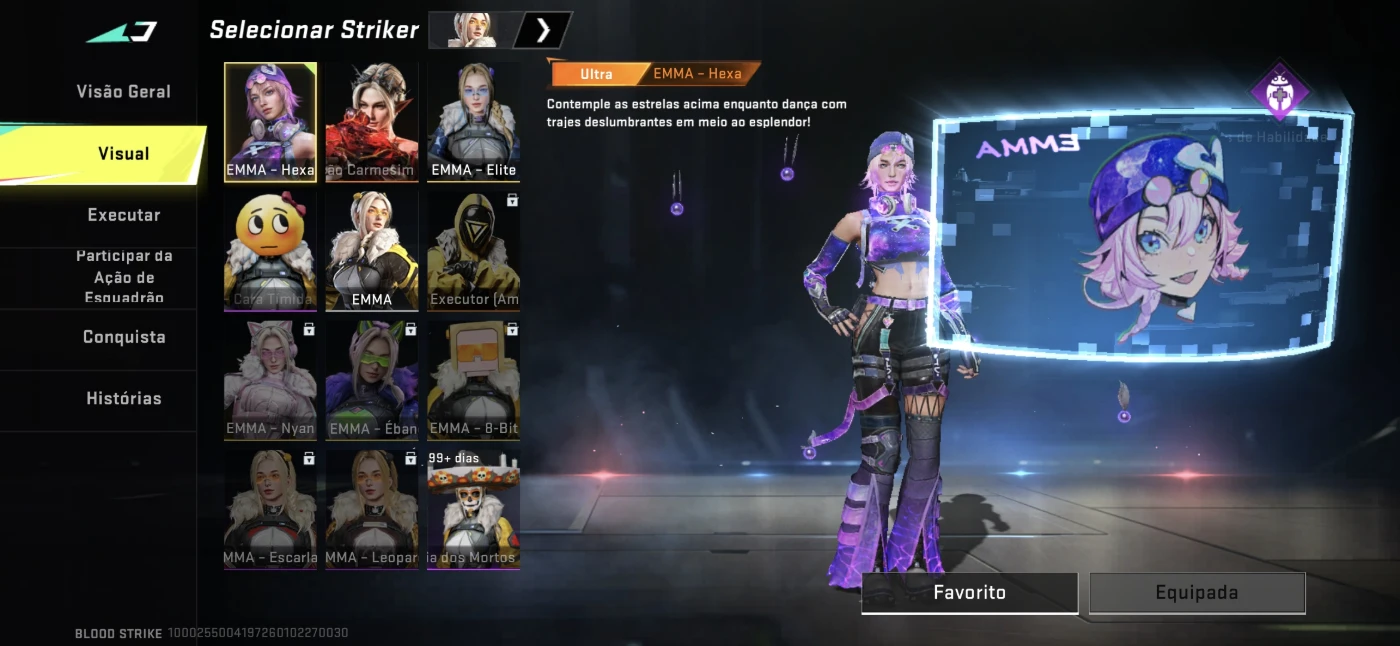Pick the EMMA – Nyan skin

coord(270,380)
